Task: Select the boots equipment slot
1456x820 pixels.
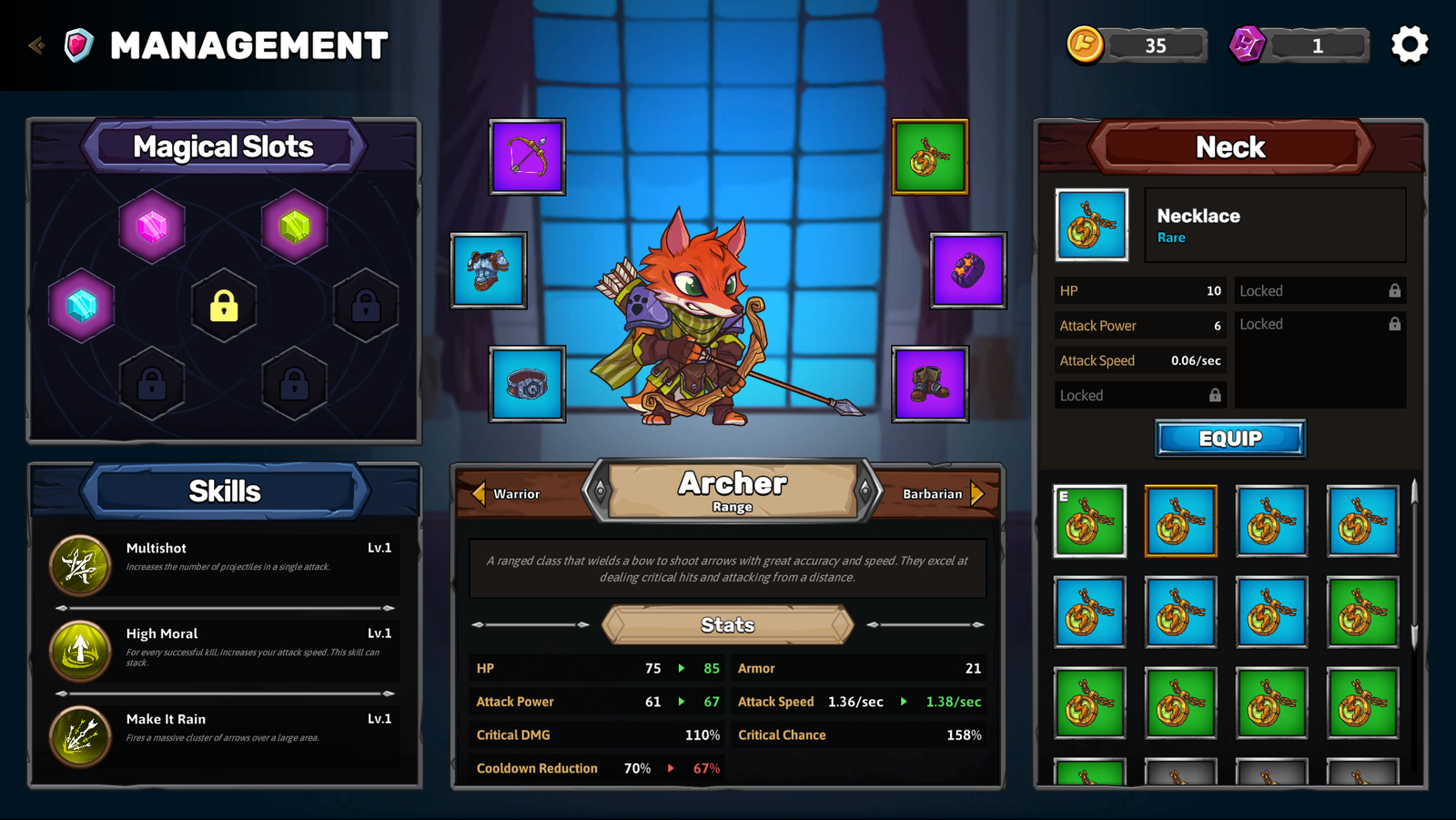Action: 929,384
